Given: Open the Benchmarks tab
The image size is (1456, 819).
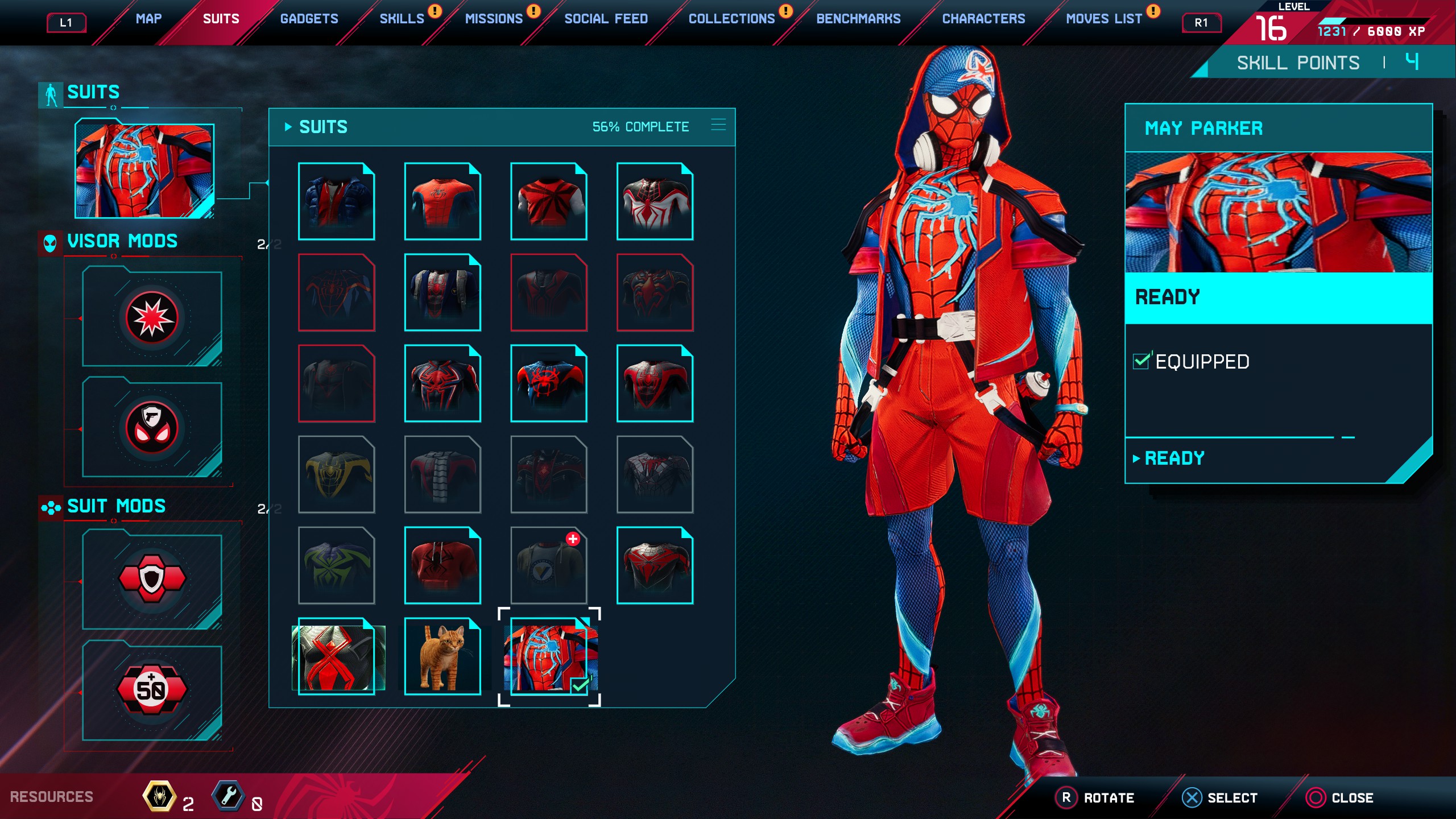Looking at the screenshot, I should coord(858,19).
